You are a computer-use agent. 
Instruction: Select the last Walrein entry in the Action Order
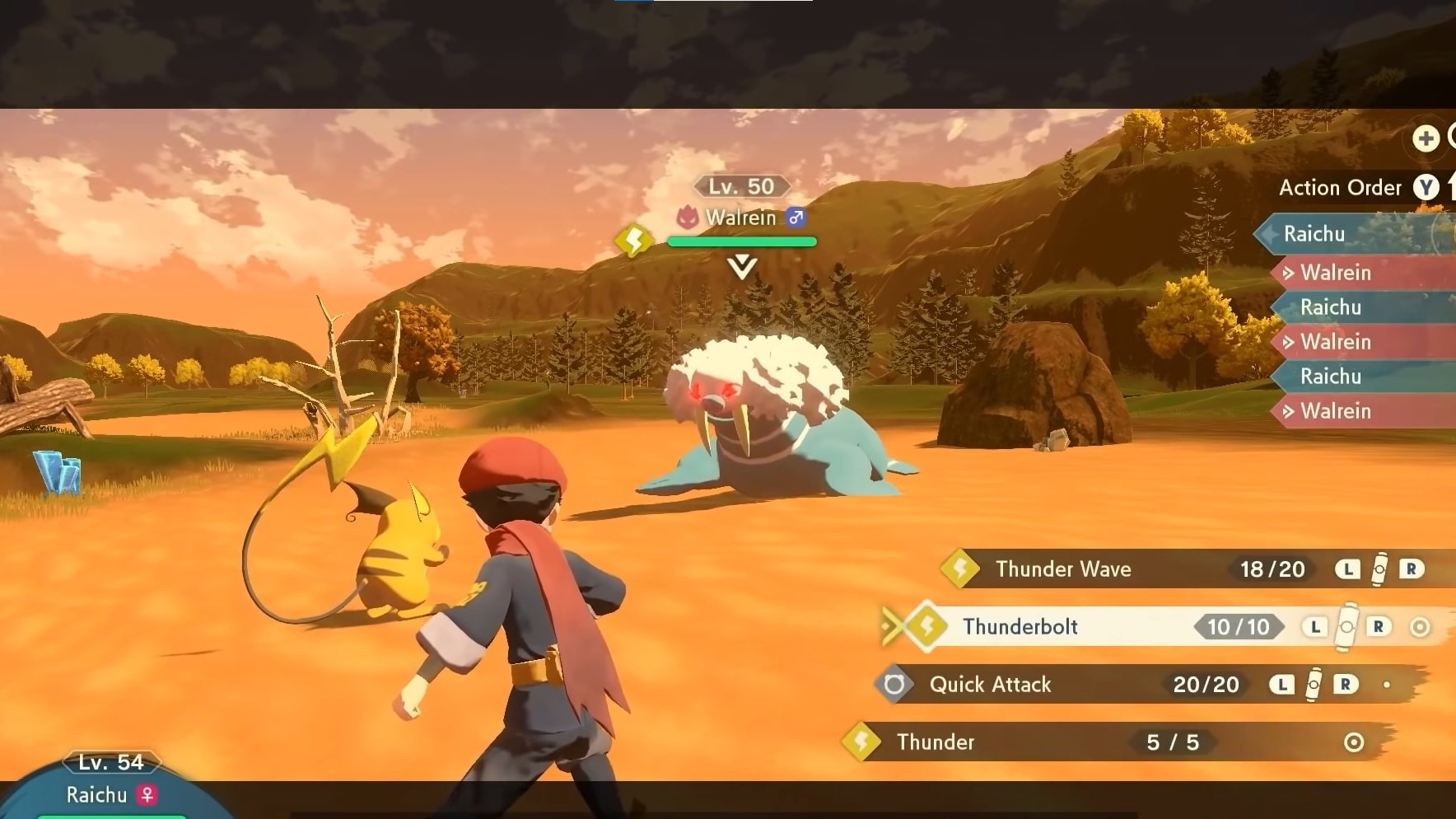[x=1337, y=410]
